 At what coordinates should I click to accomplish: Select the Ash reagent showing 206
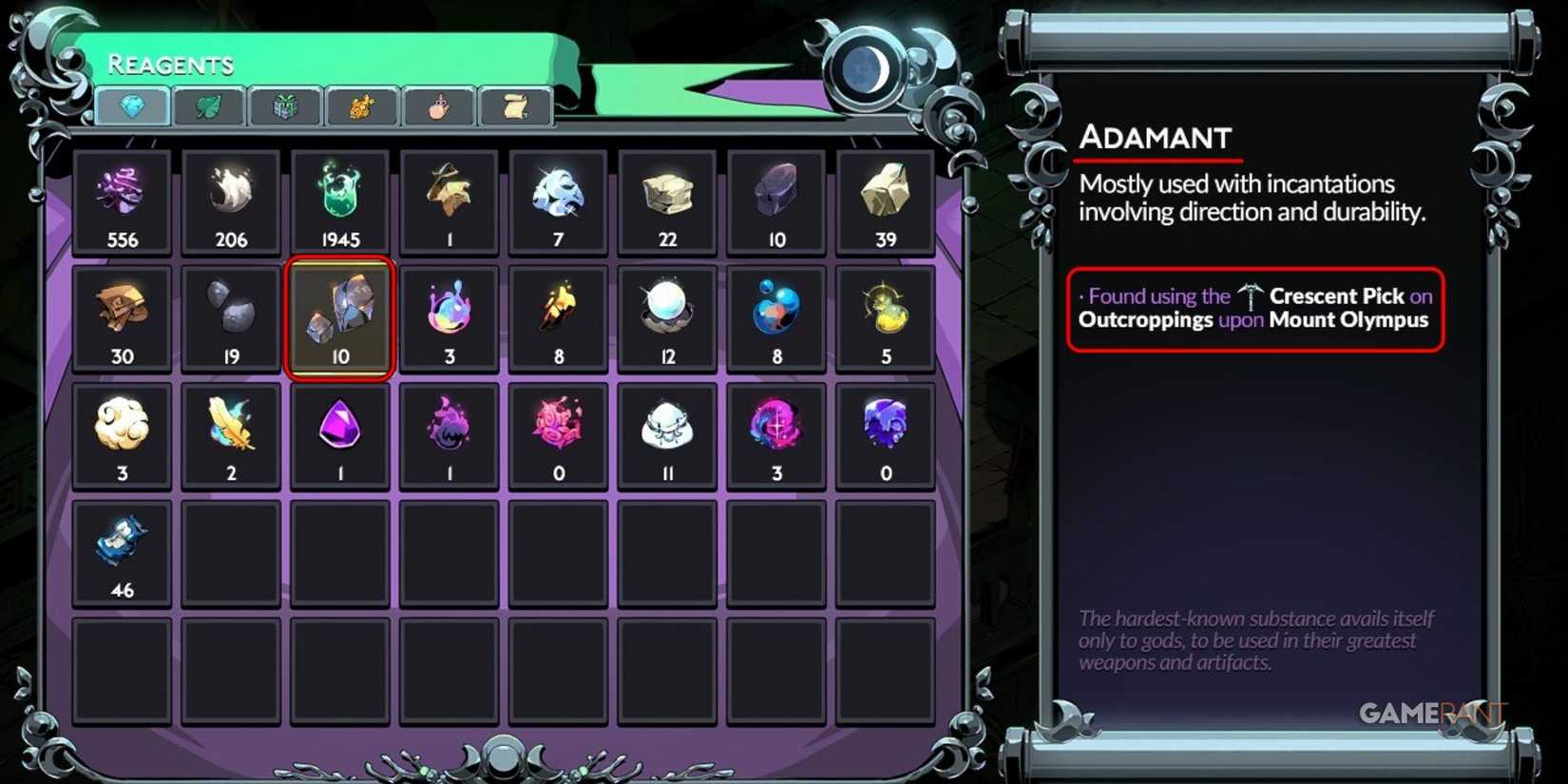click(231, 200)
